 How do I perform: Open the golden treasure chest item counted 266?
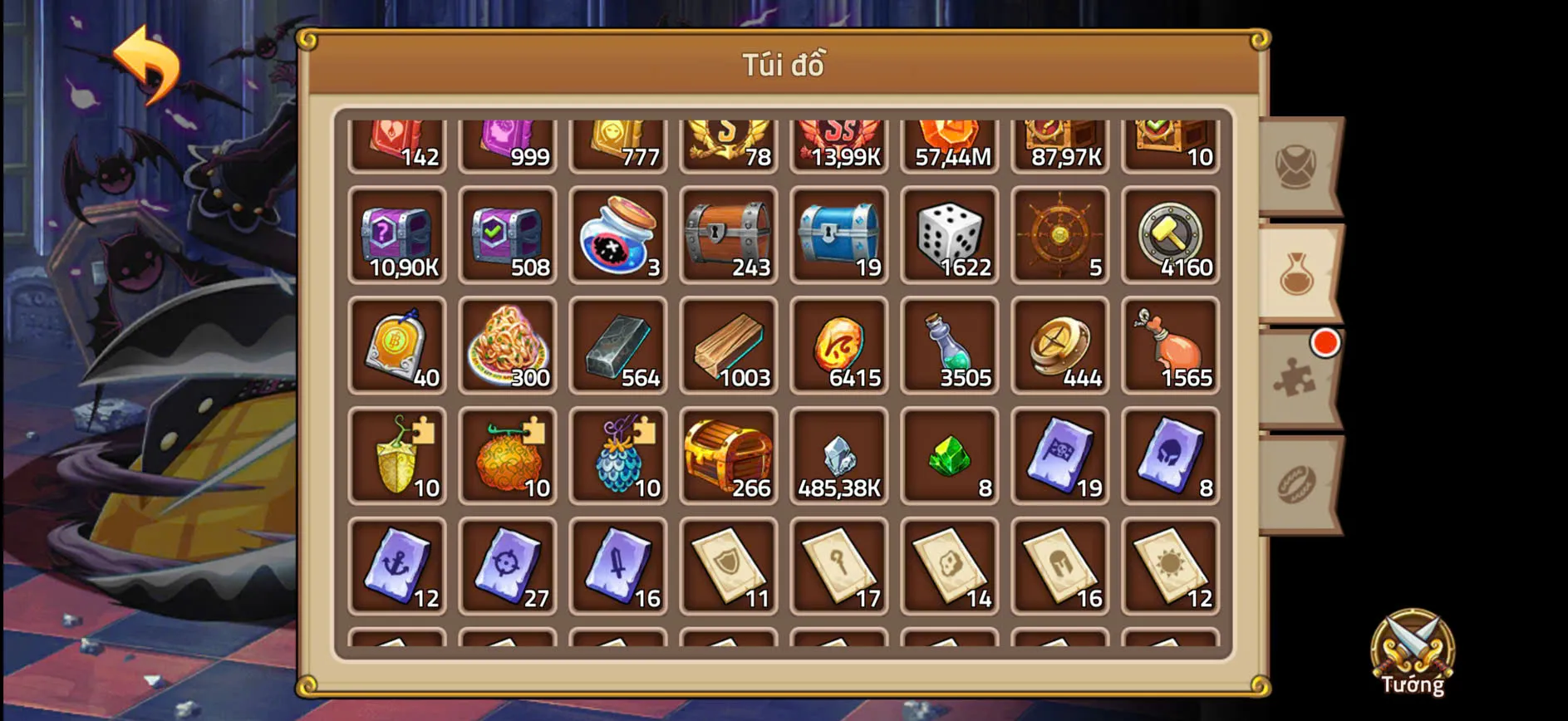pyautogui.click(x=729, y=453)
